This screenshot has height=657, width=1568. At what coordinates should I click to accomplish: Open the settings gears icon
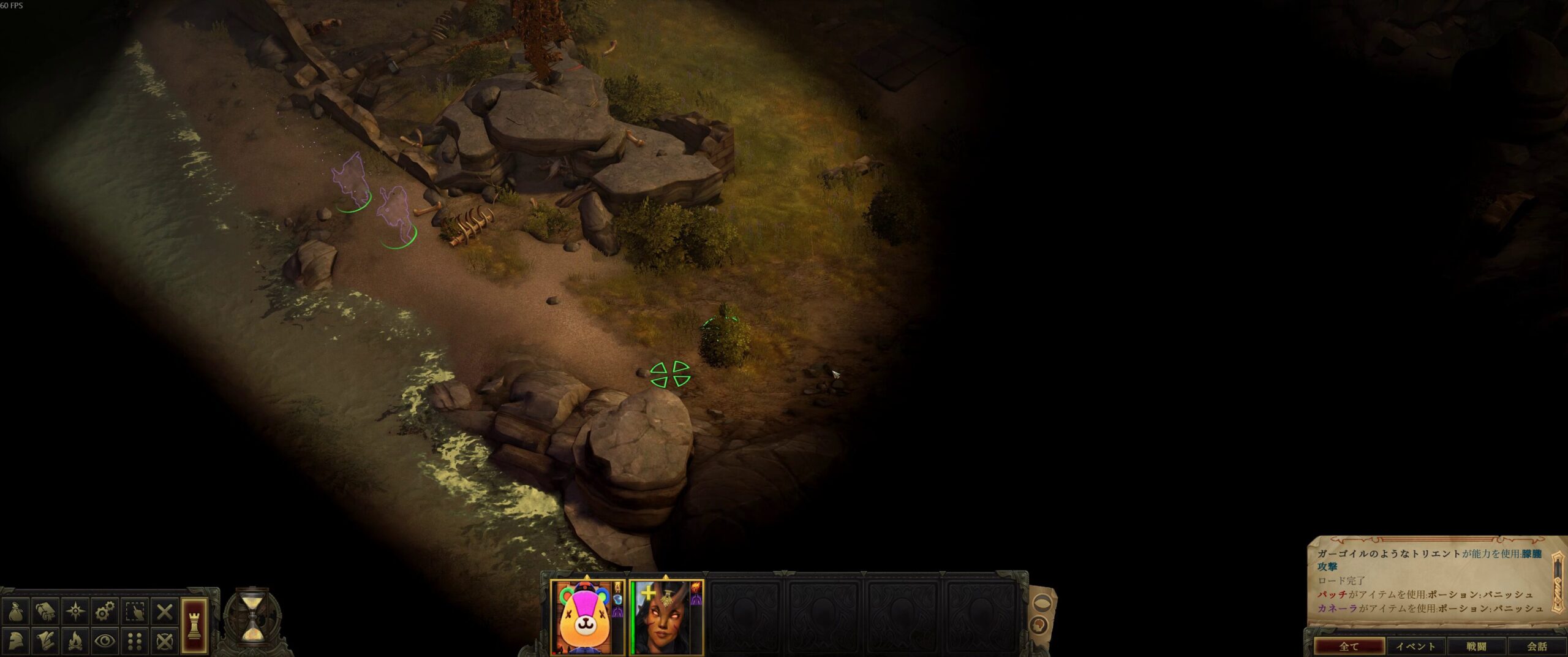(105, 611)
